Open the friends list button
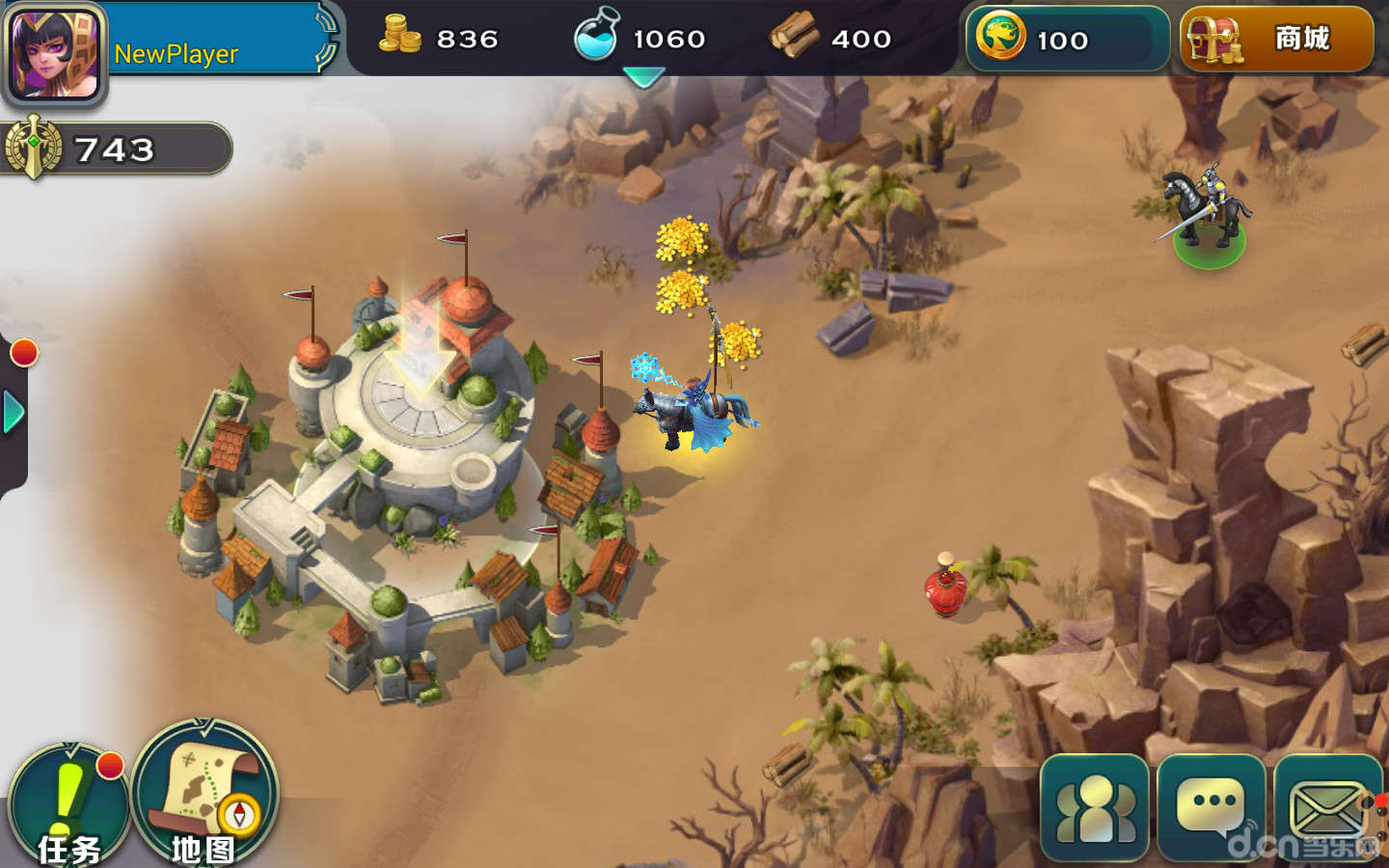 (x=1095, y=808)
